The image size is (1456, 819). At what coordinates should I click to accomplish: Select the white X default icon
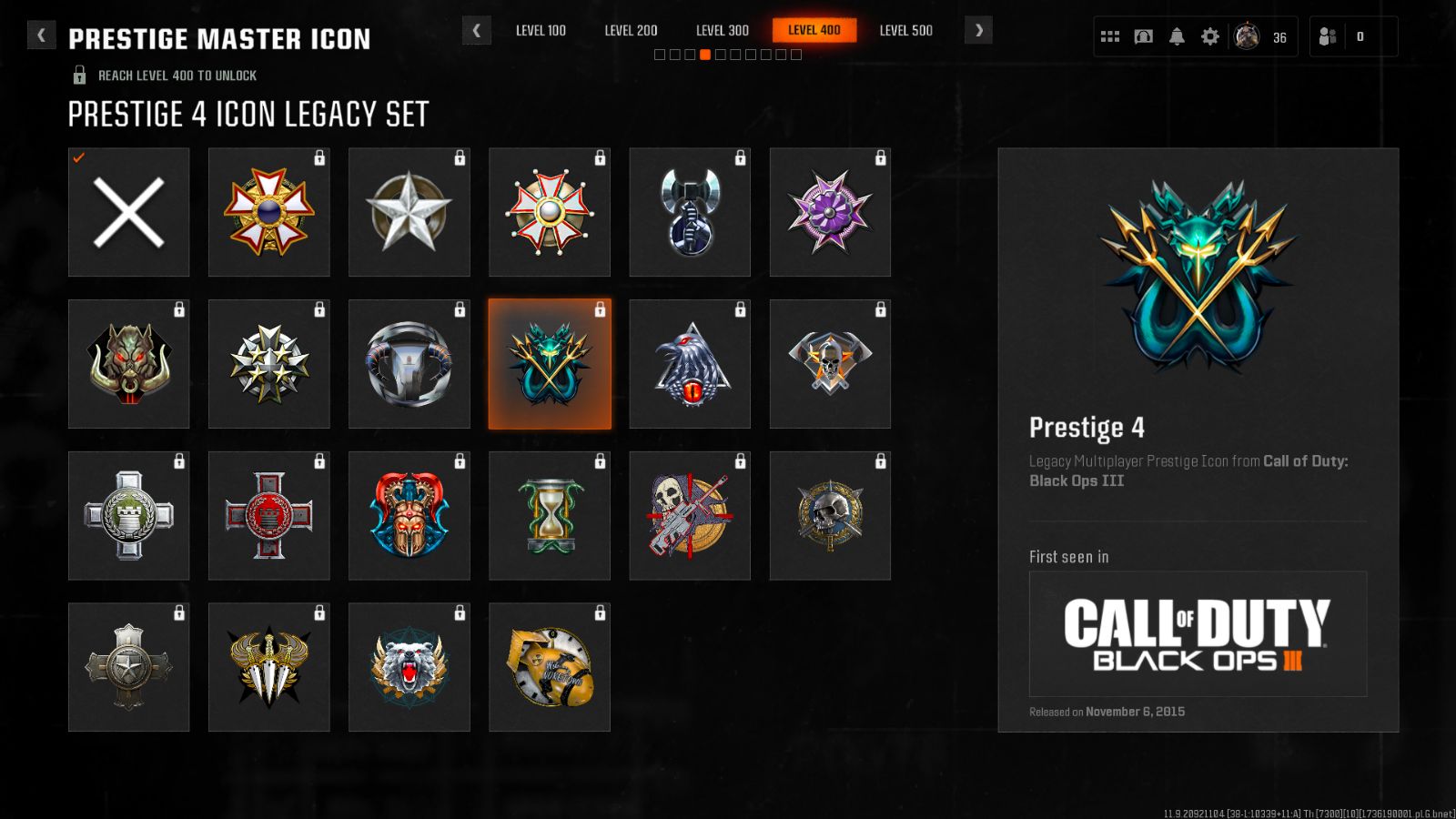(x=128, y=211)
